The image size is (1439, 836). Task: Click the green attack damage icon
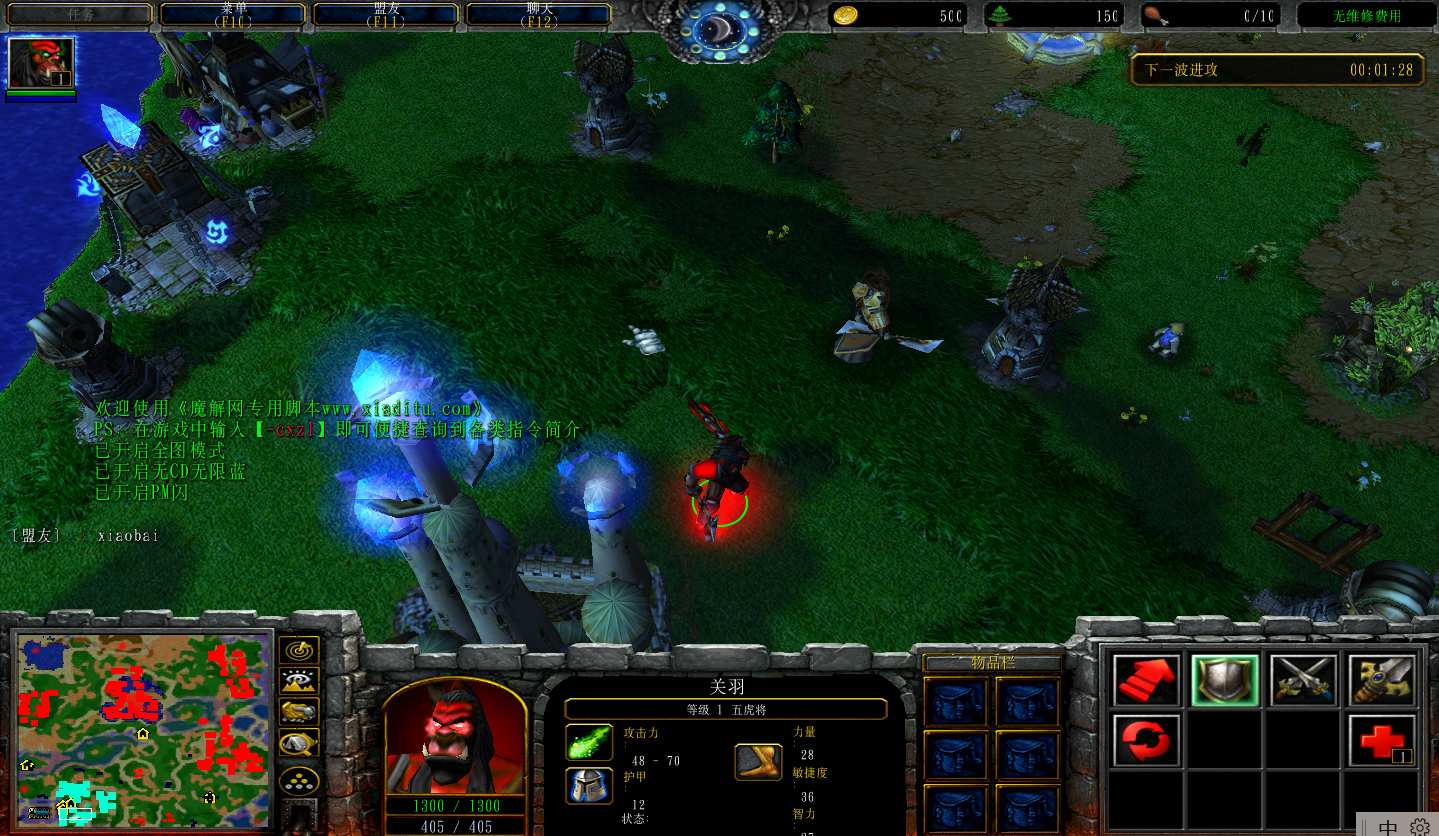[589, 742]
